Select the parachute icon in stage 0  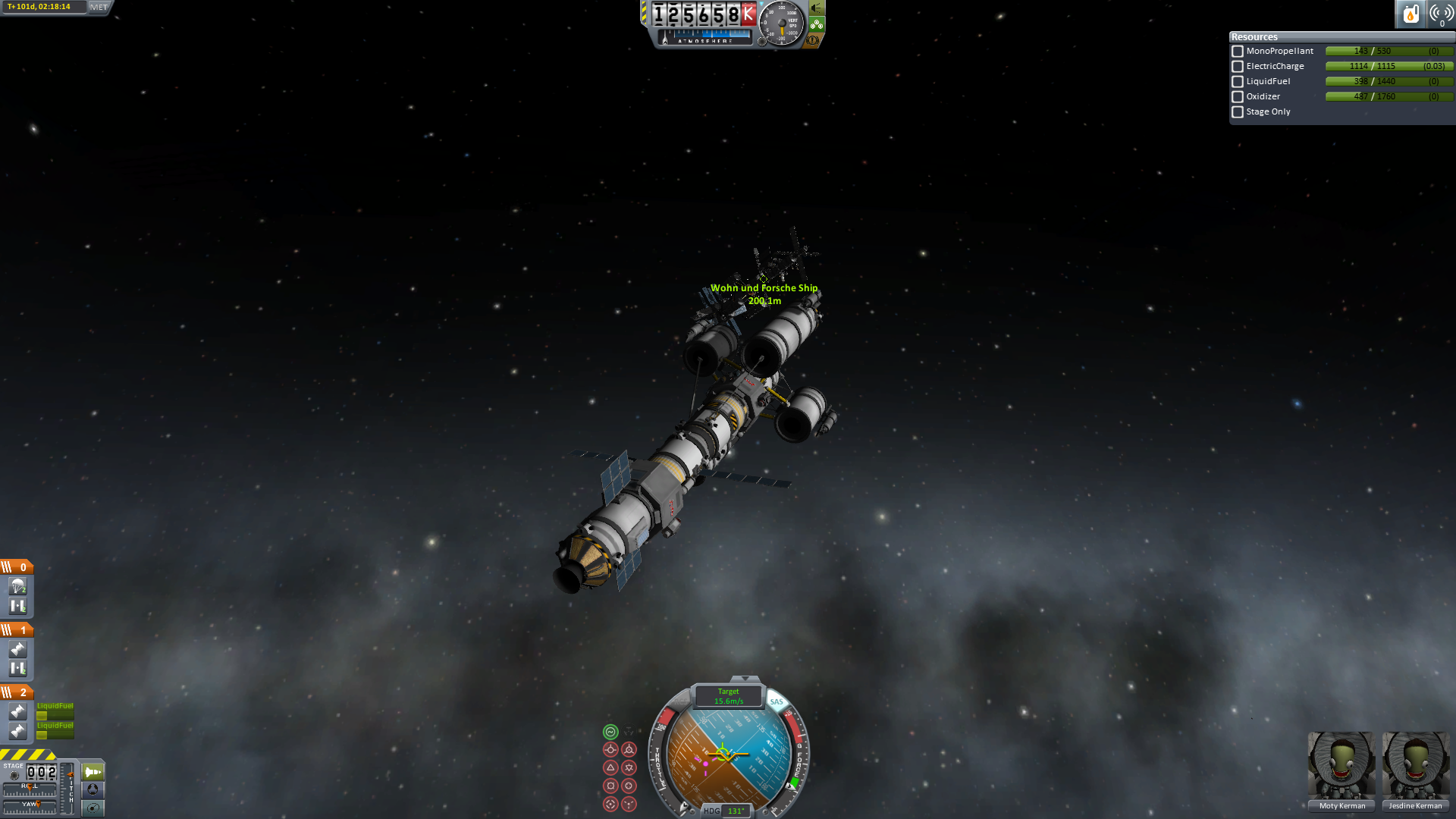(17, 586)
